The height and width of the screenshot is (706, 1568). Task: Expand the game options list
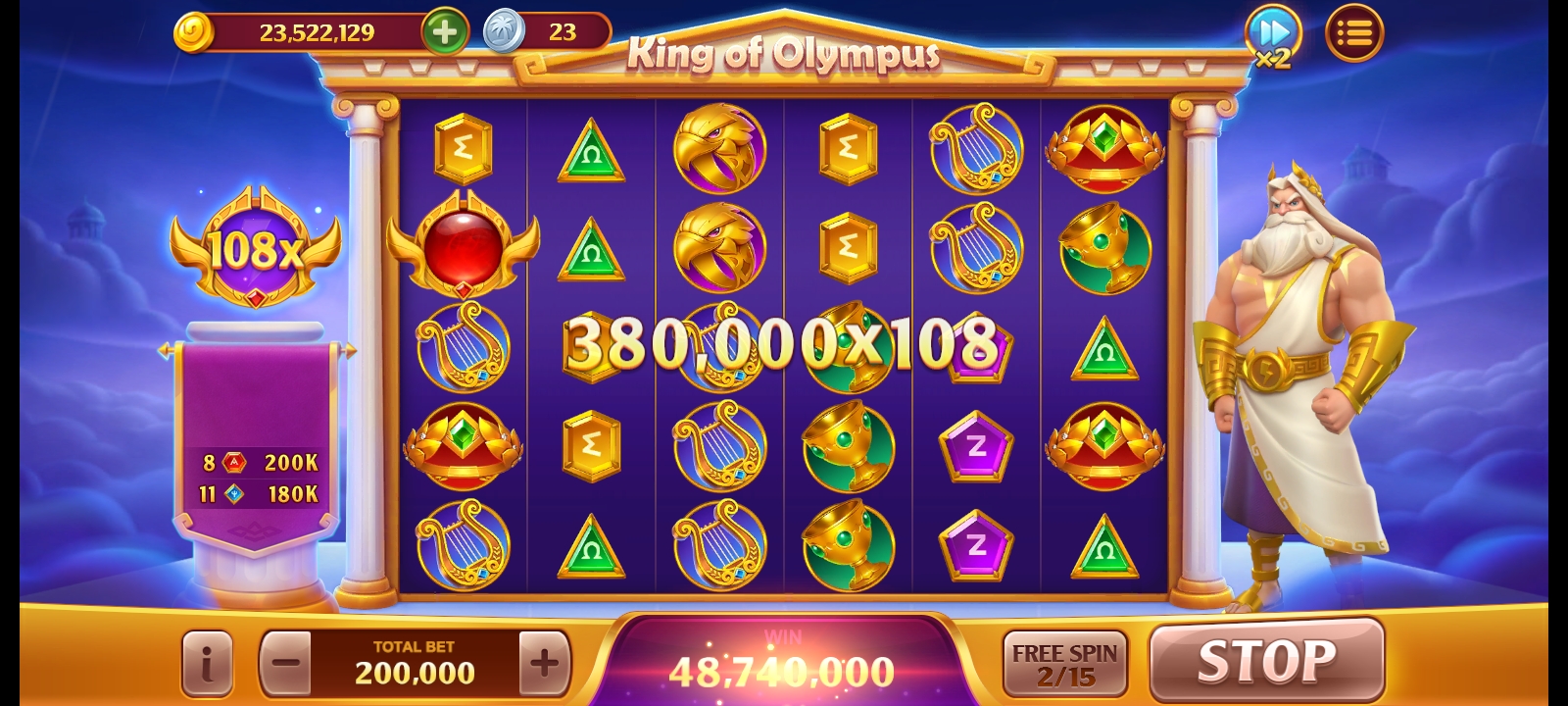pos(1355,32)
